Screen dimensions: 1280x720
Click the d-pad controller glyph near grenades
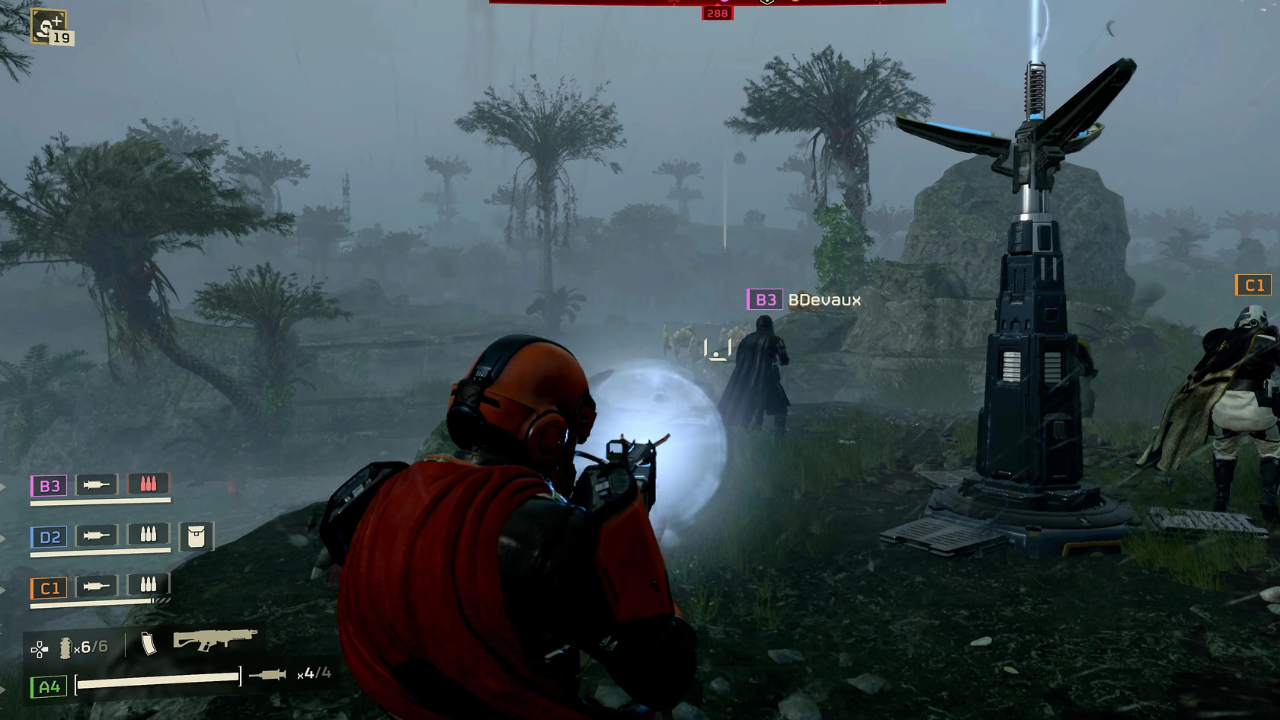click(x=38, y=647)
